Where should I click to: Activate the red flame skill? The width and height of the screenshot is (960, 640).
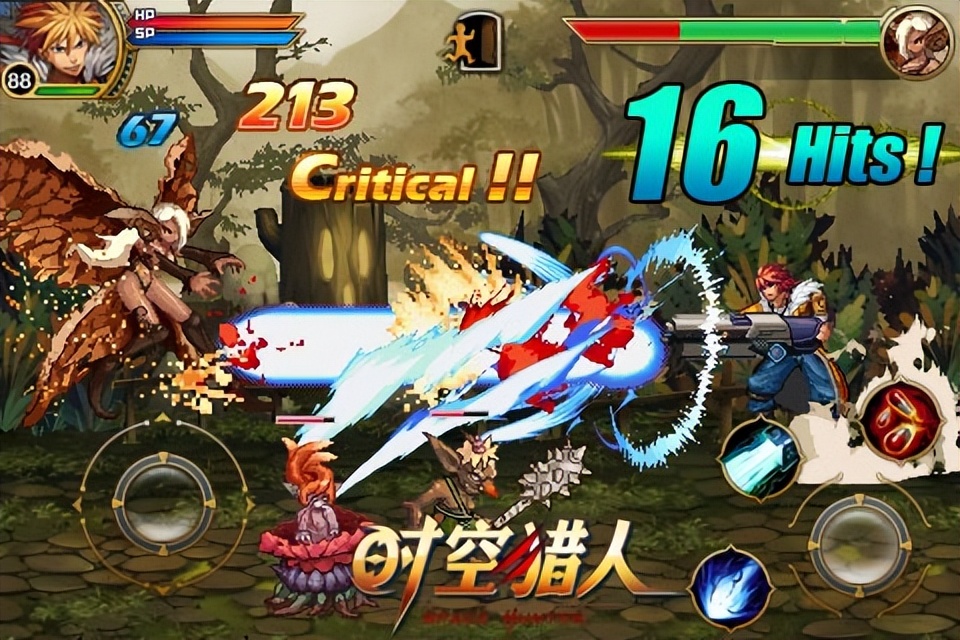point(902,417)
